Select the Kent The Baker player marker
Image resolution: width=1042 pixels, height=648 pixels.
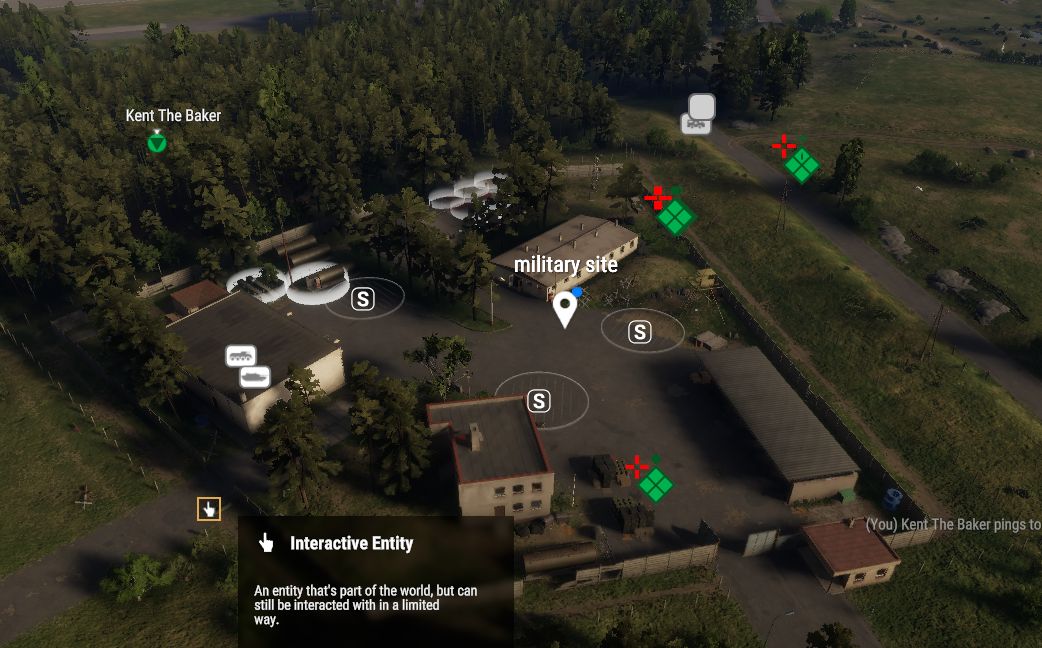[157, 142]
